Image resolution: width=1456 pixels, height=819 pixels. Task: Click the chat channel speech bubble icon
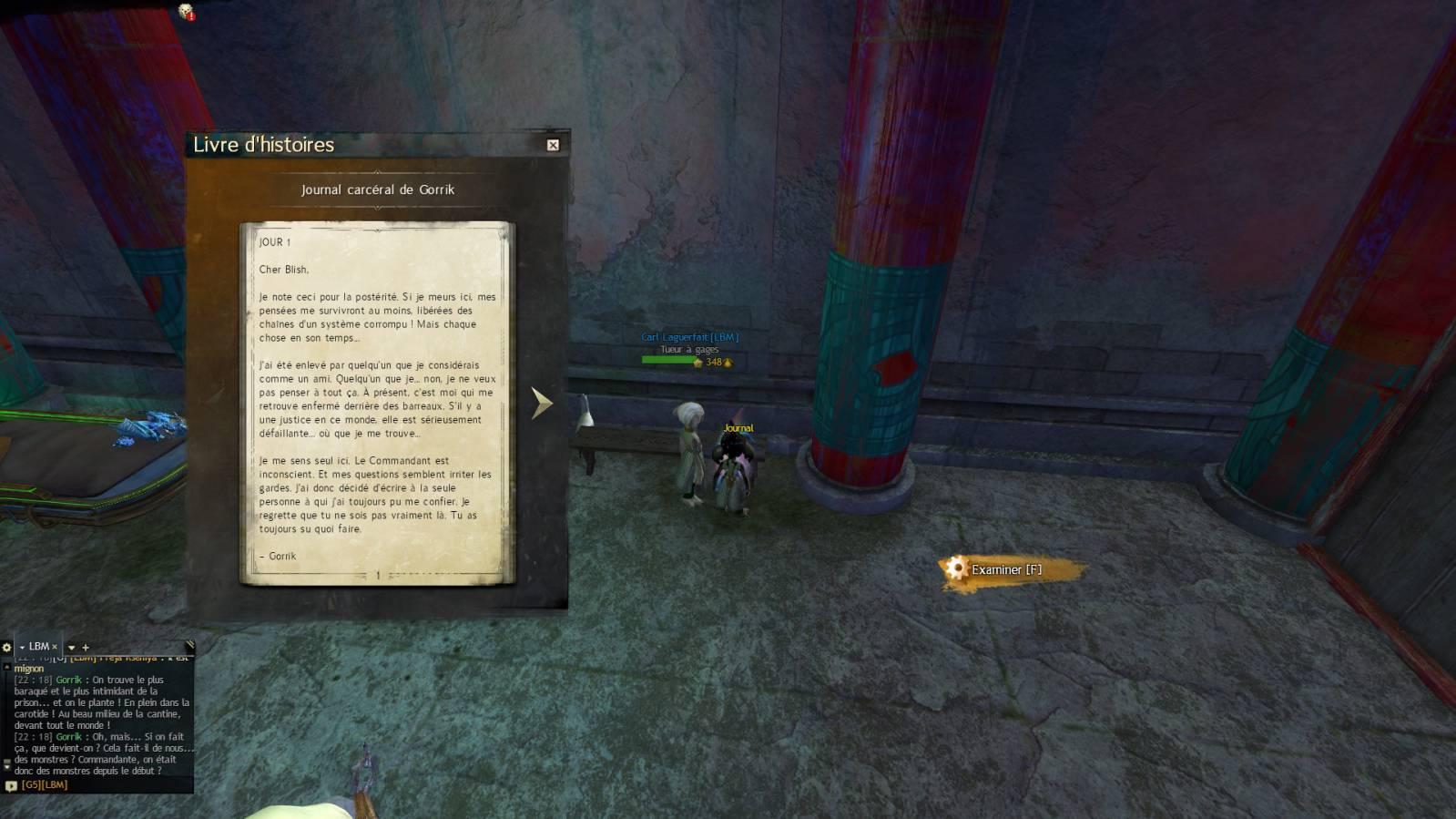tap(11, 785)
